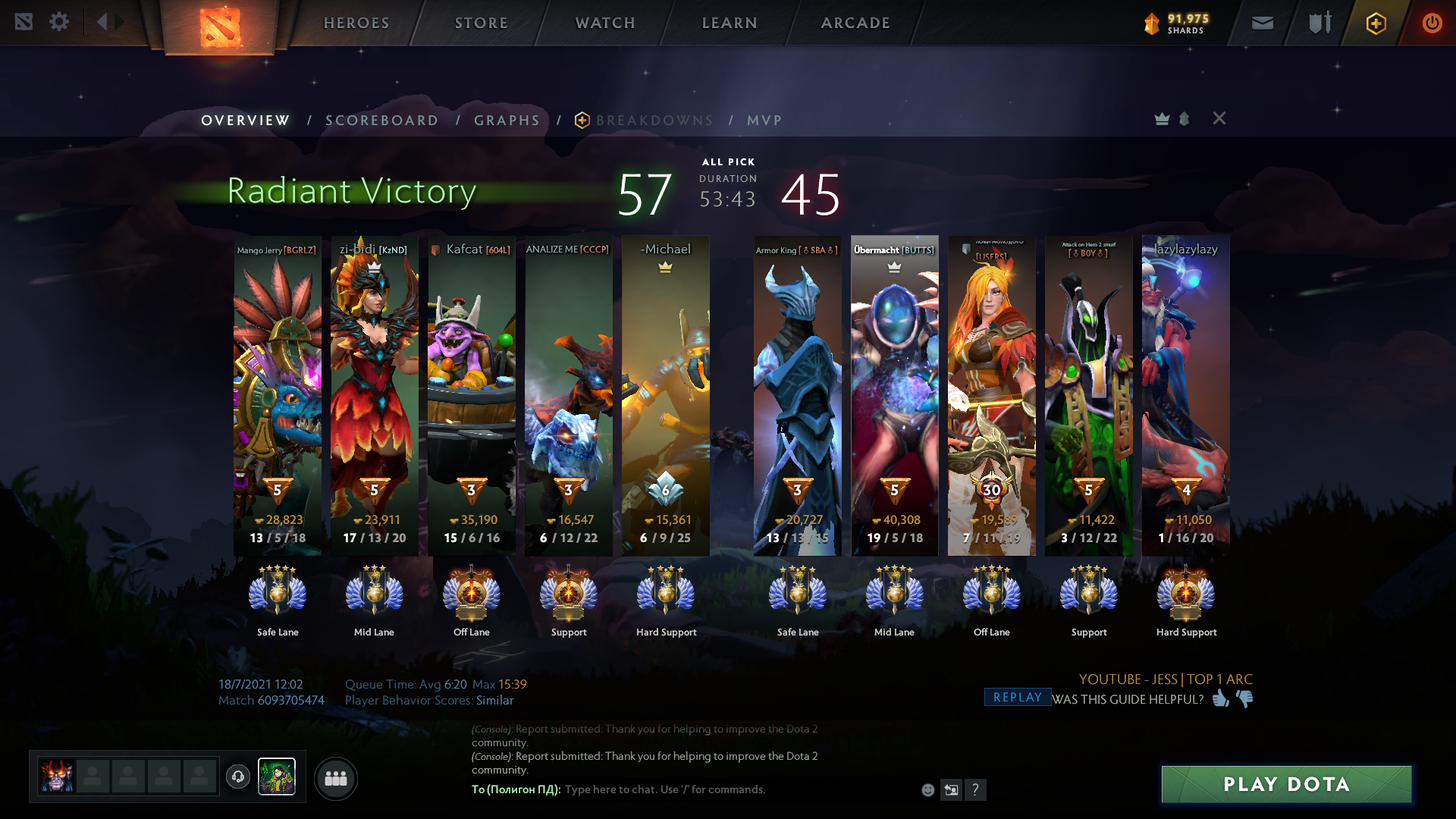Open the Arcade menu
This screenshot has height=819, width=1456.
click(855, 23)
